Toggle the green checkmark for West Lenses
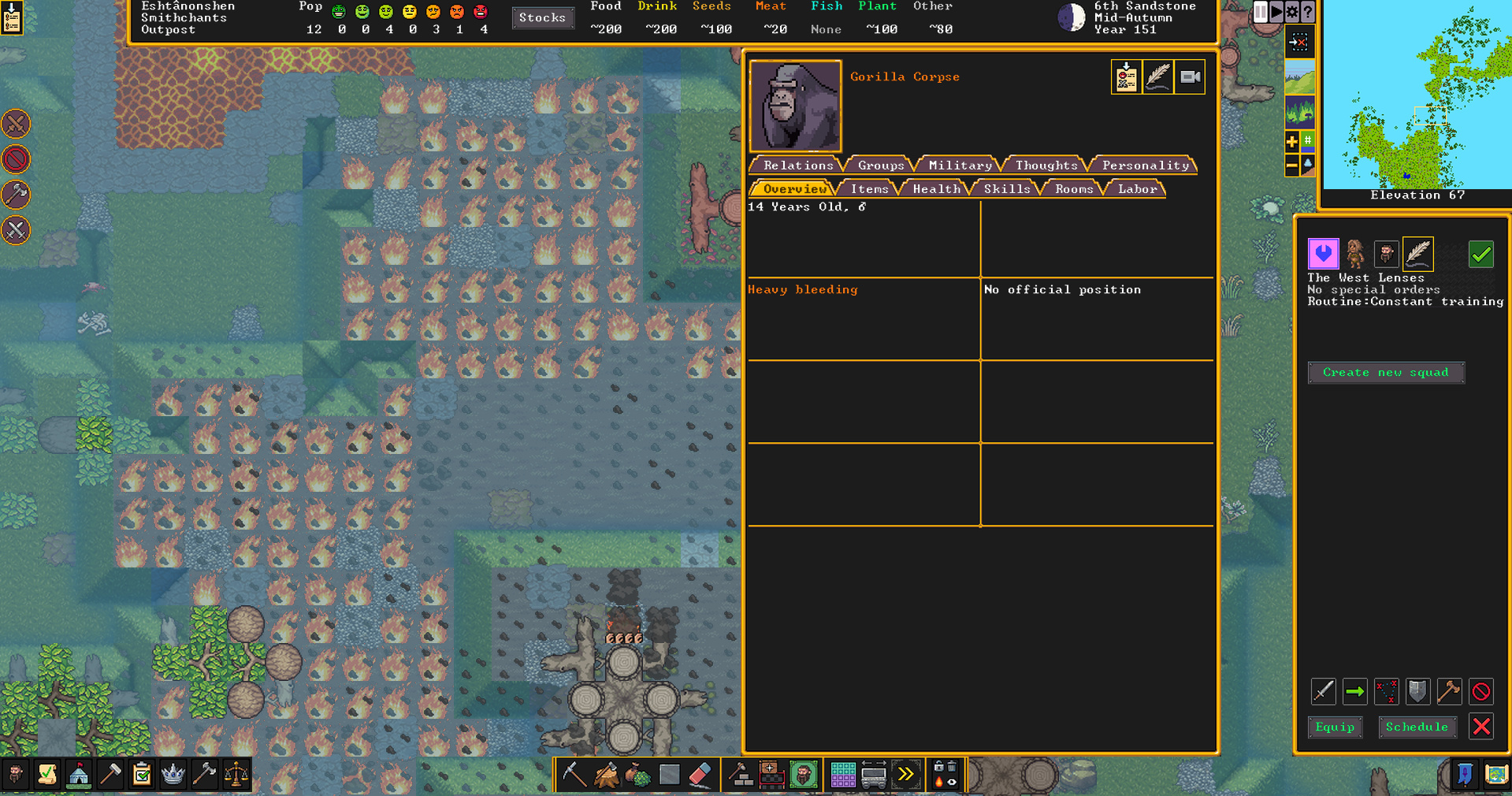1512x796 pixels. [x=1480, y=255]
